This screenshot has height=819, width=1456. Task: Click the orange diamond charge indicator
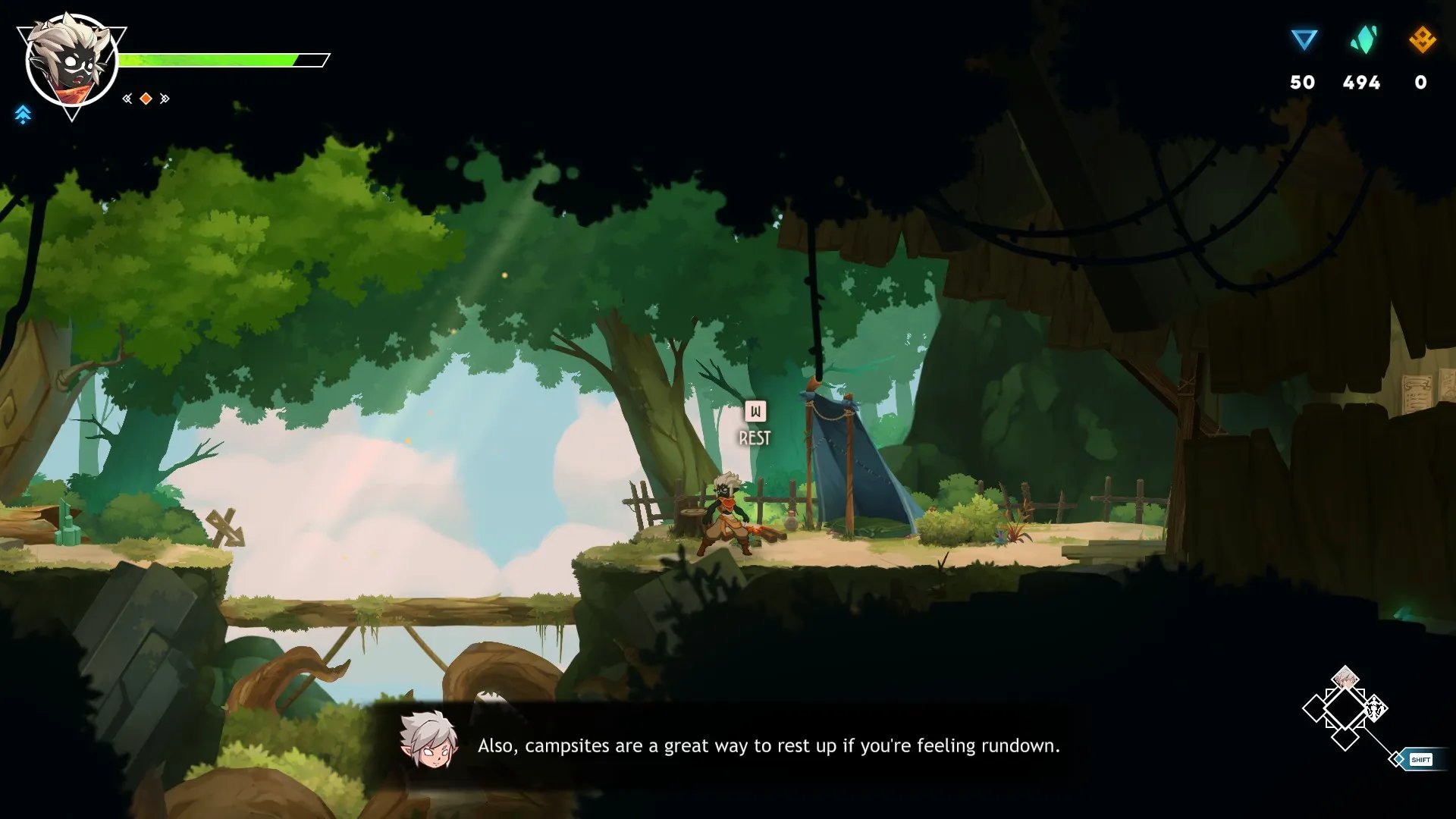point(146,99)
